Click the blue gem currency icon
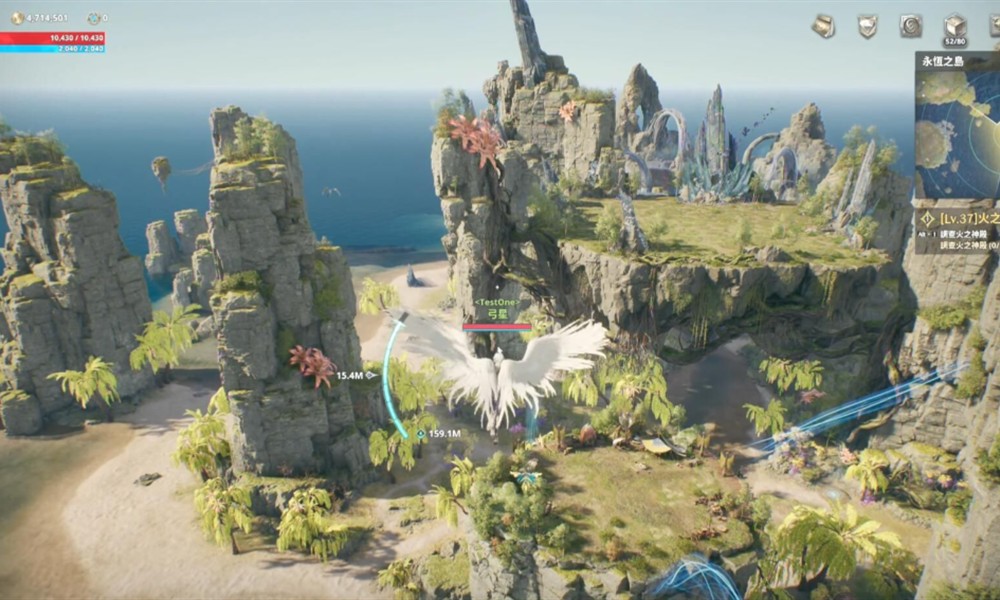The height and width of the screenshot is (600, 1000). (93, 18)
